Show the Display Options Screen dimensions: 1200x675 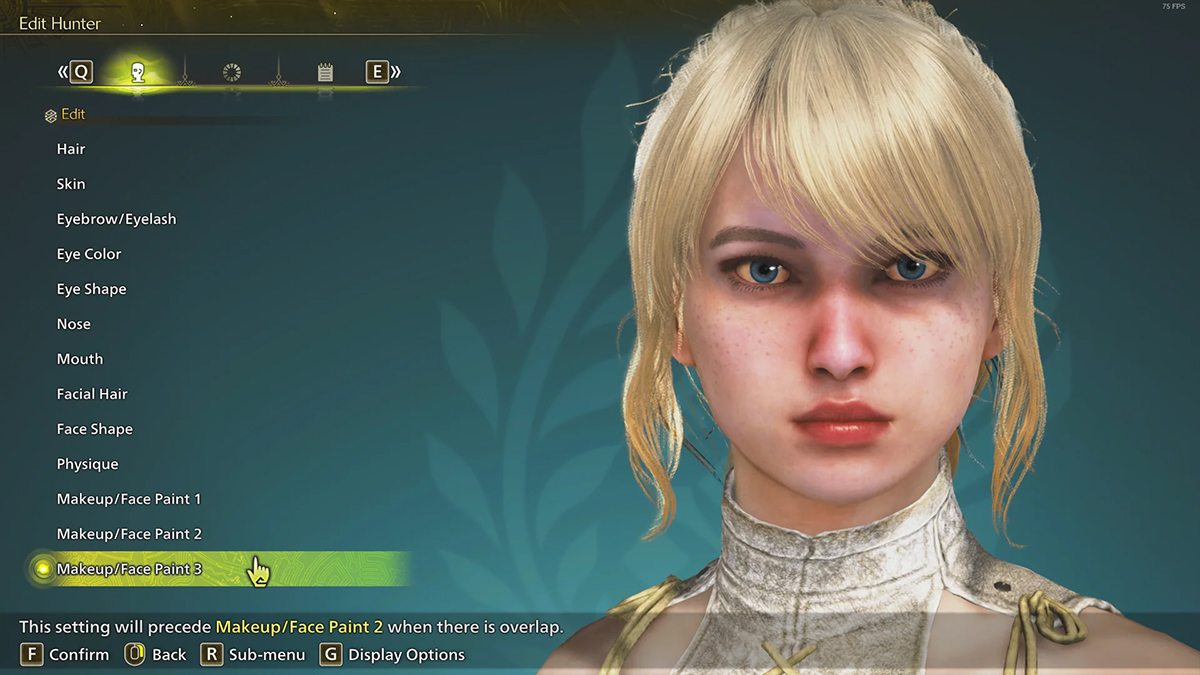[405, 655]
